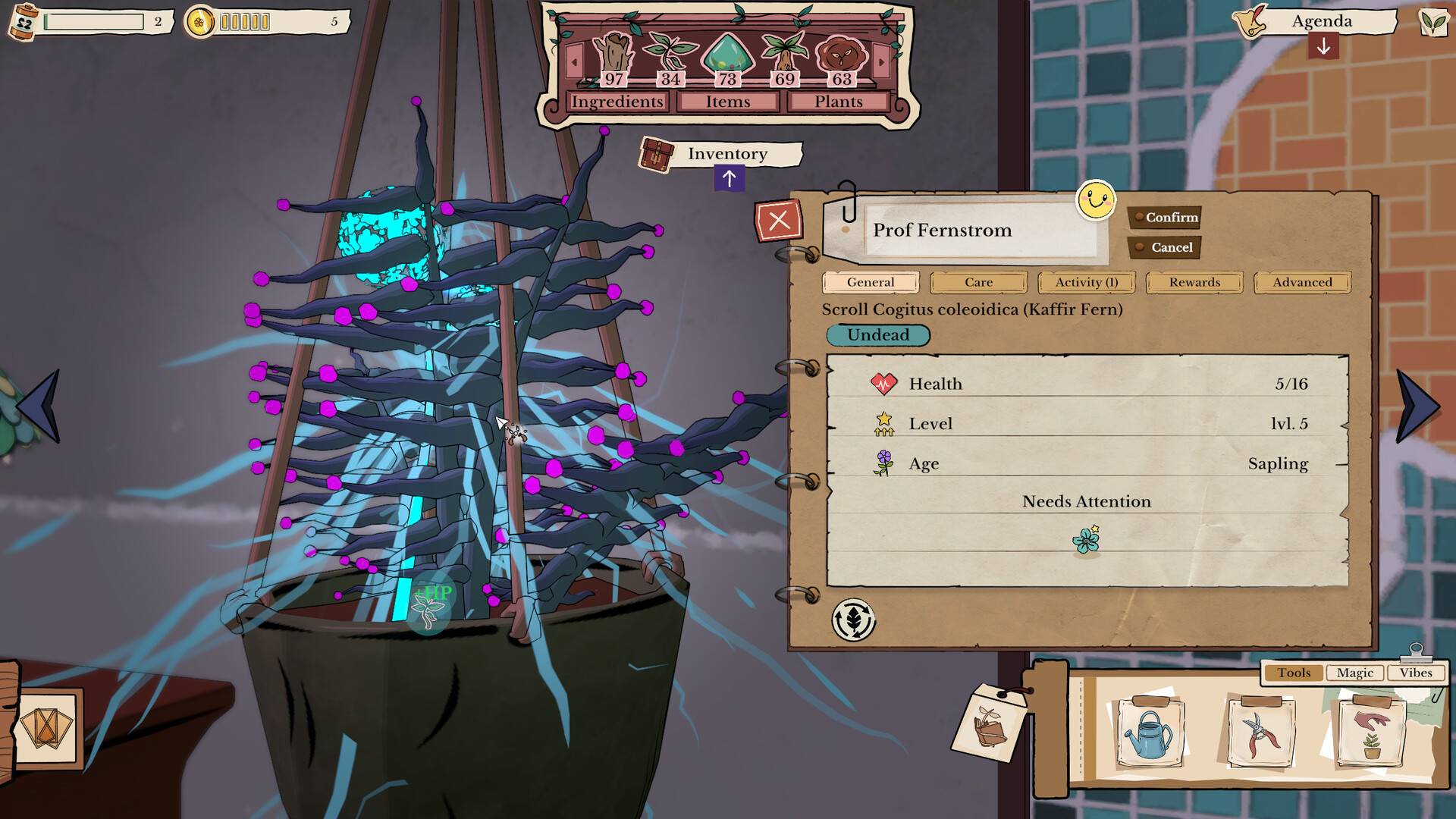The width and height of the screenshot is (1456, 819).
Task: Select the Advanced tab
Action: (x=1302, y=282)
